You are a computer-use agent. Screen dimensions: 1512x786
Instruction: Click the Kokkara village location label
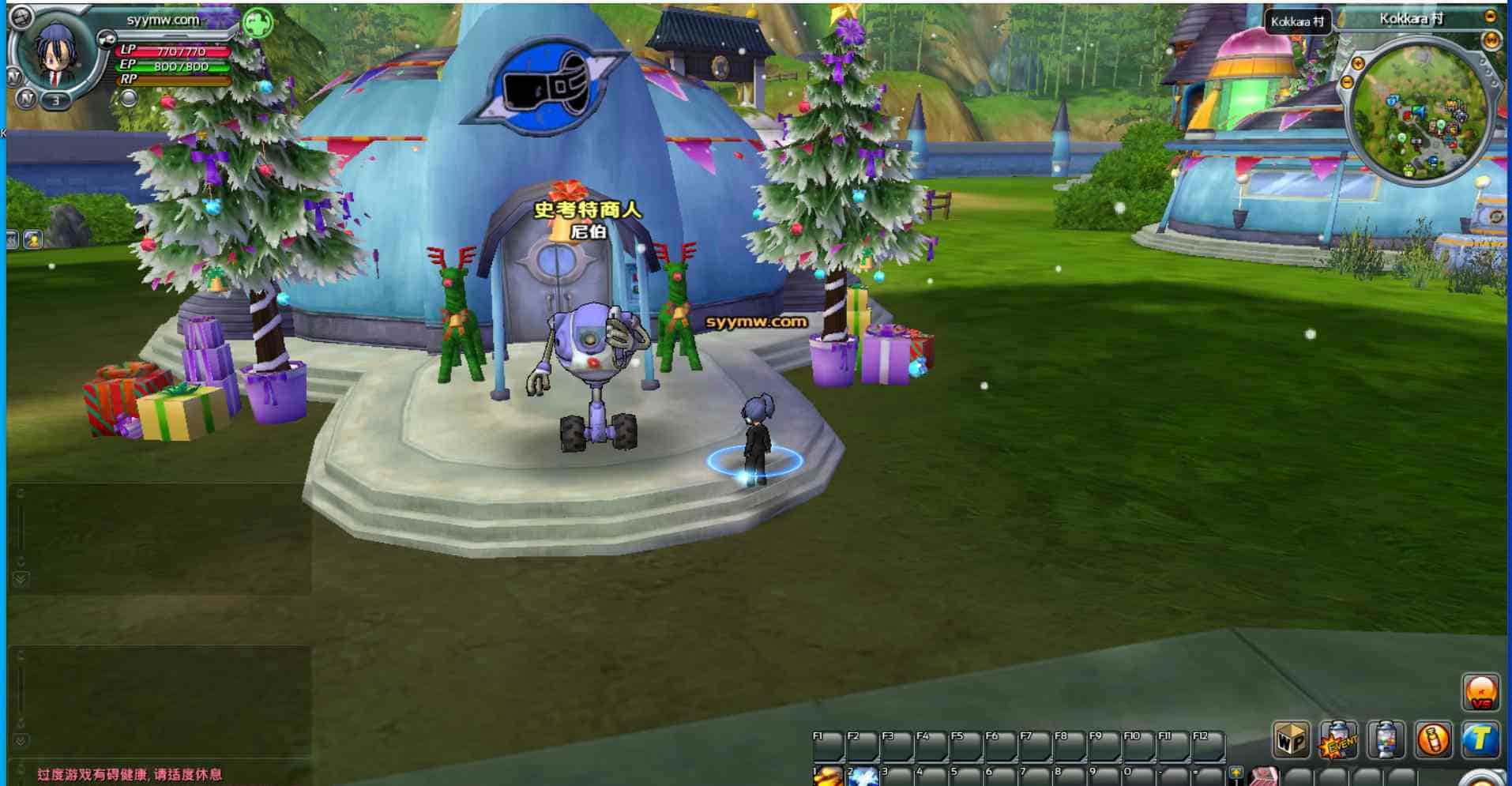pyautogui.click(x=1411, y=19)
